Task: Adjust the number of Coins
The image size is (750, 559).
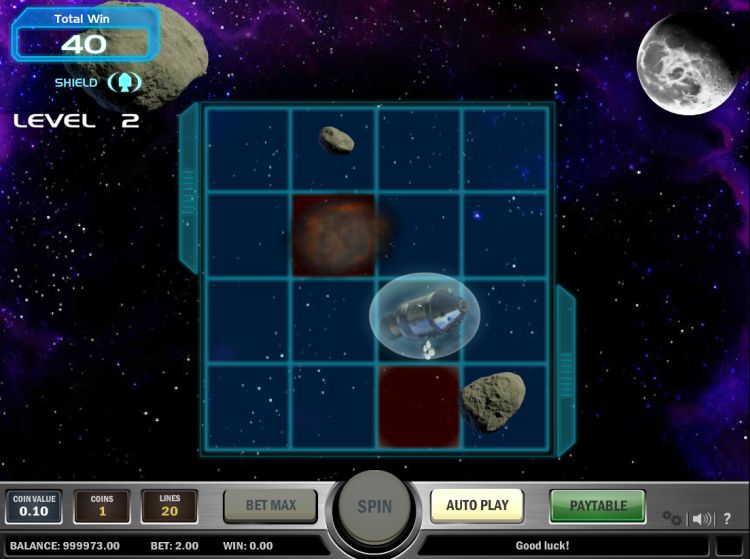Action: (102, 507)
